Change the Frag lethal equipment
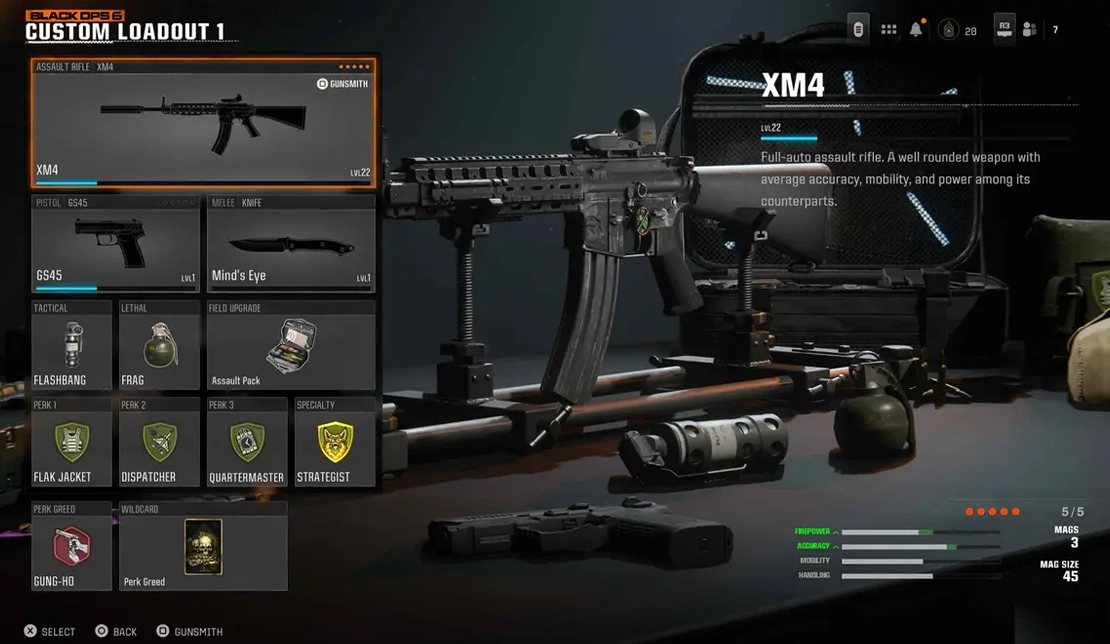Screen dimensions: 1110x644 (x=159, y=345)
